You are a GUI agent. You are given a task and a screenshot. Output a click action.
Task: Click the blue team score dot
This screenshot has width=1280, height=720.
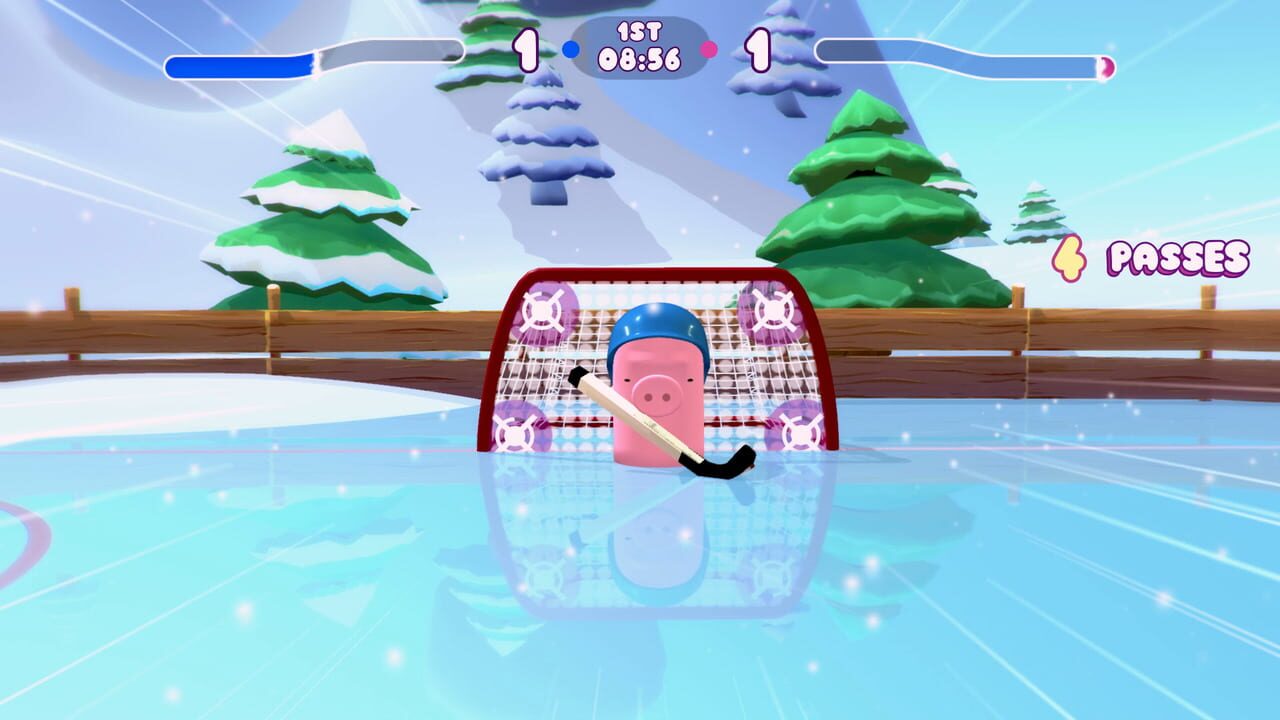[x=569, y=49]
